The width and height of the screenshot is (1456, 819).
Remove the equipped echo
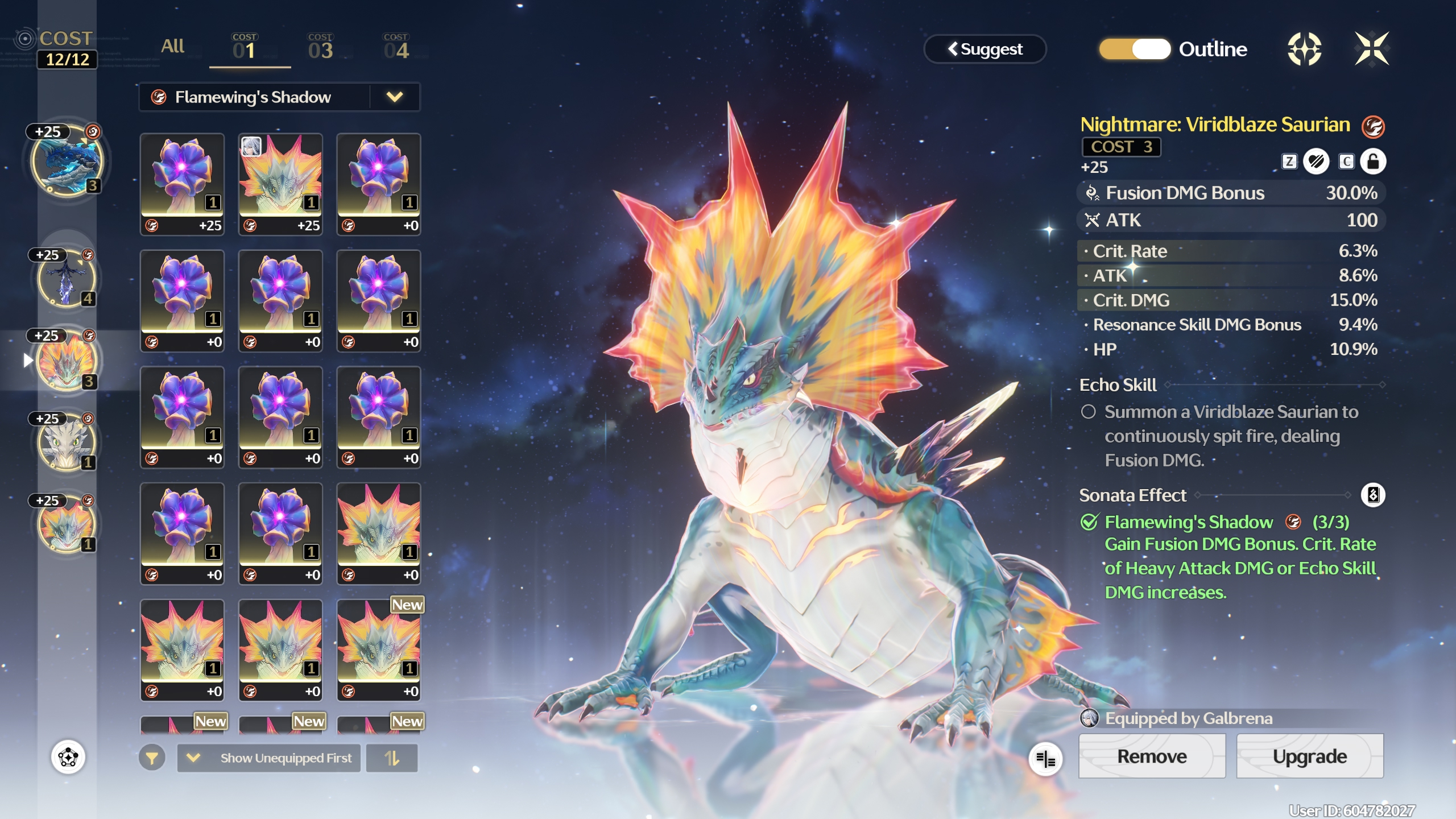coord(1152,756)
